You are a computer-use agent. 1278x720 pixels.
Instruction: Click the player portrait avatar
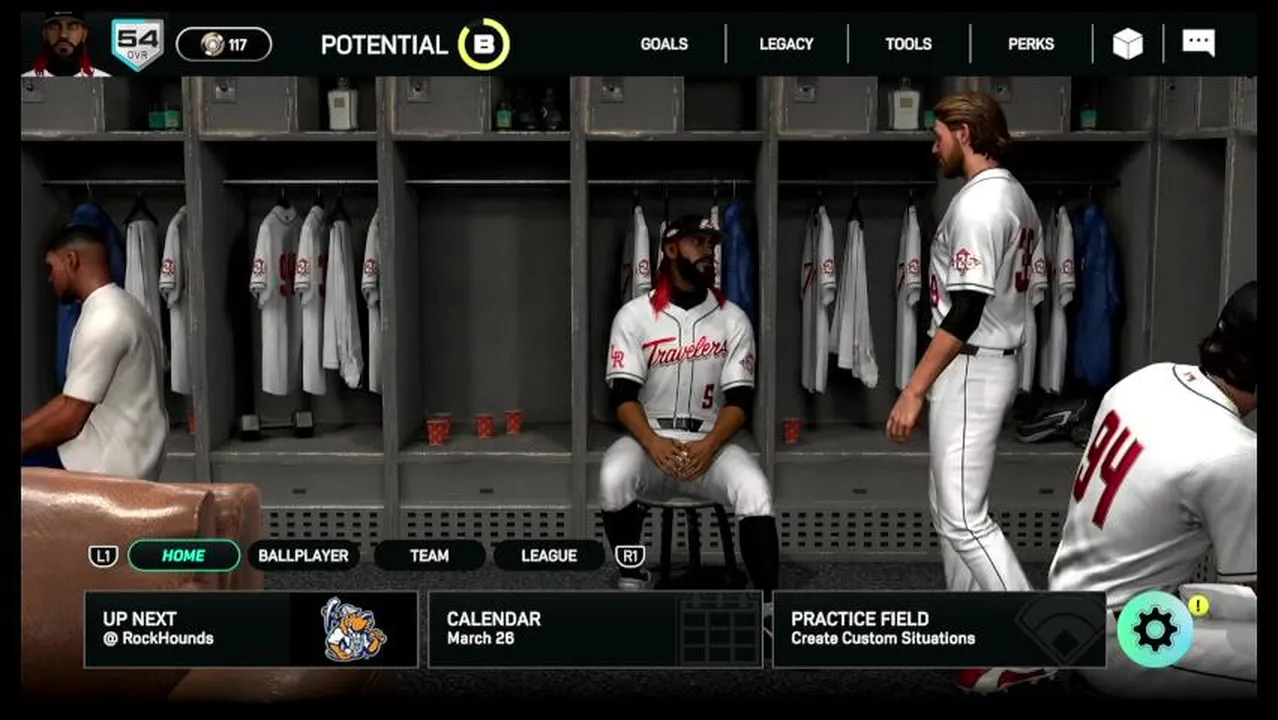(65, 45)
